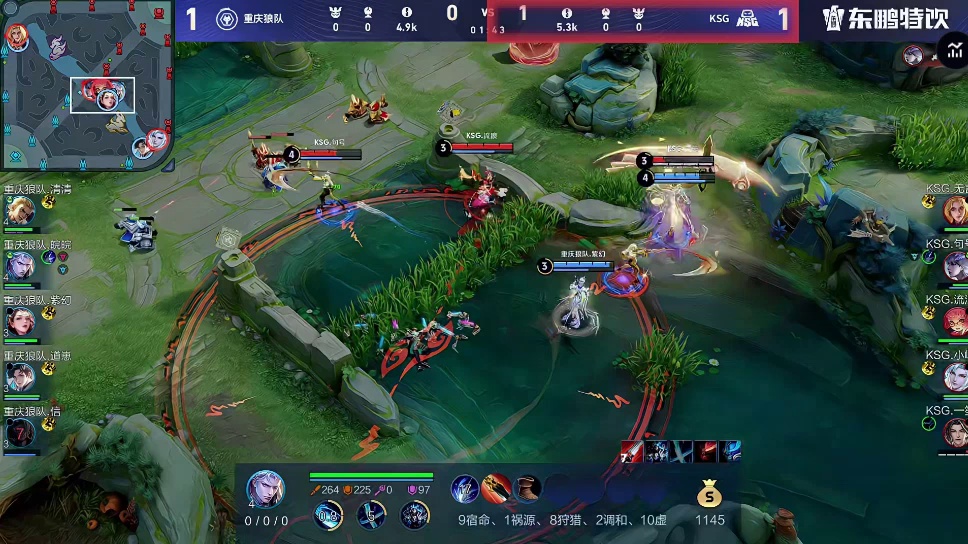Select player 重庆狼队.信 portrait
The width and height of the screenshot is (968, 544).
pos(20,432)
